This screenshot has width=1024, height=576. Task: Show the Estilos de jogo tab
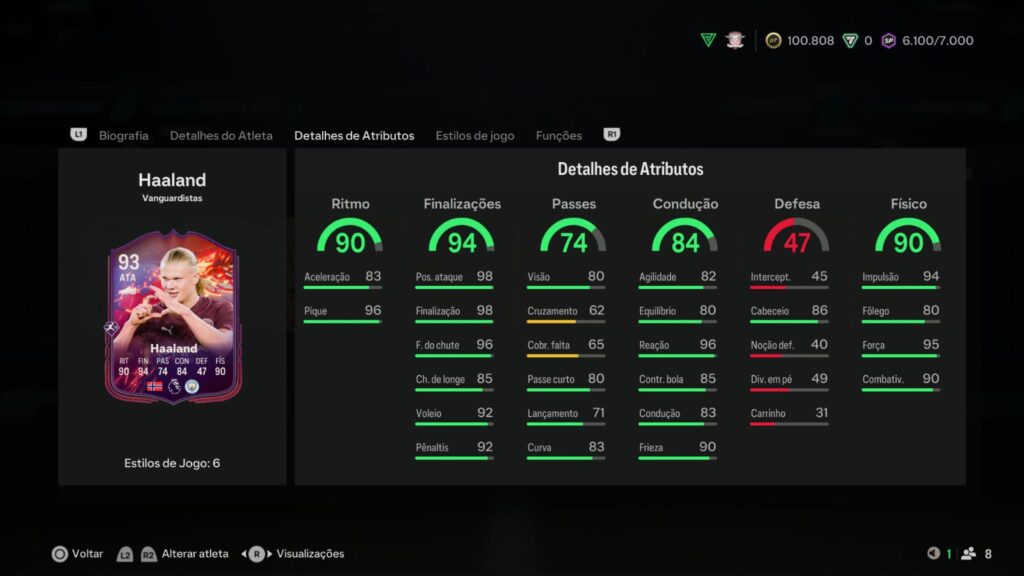pos(475,135)
